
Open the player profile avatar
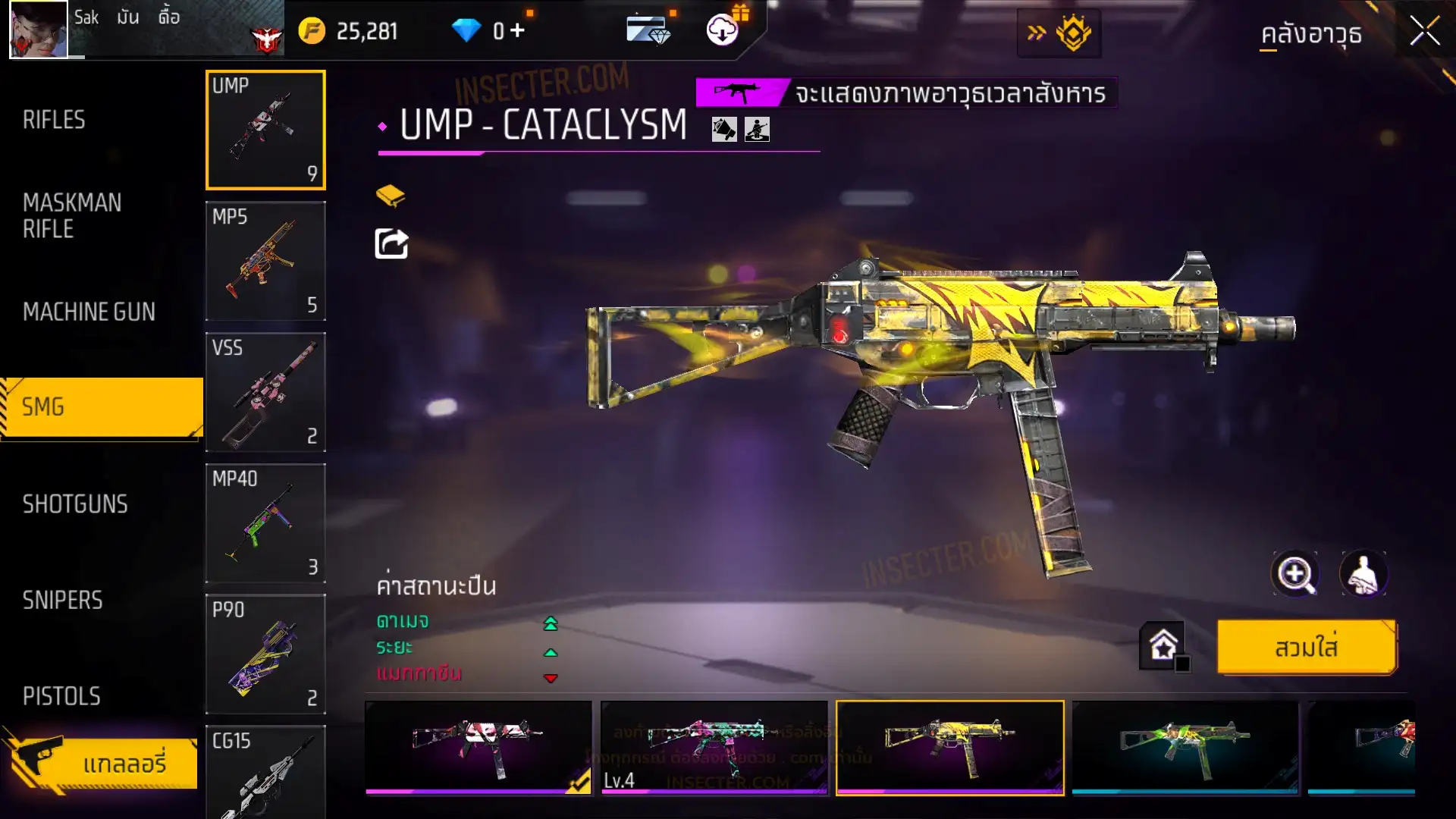[39, 30]
